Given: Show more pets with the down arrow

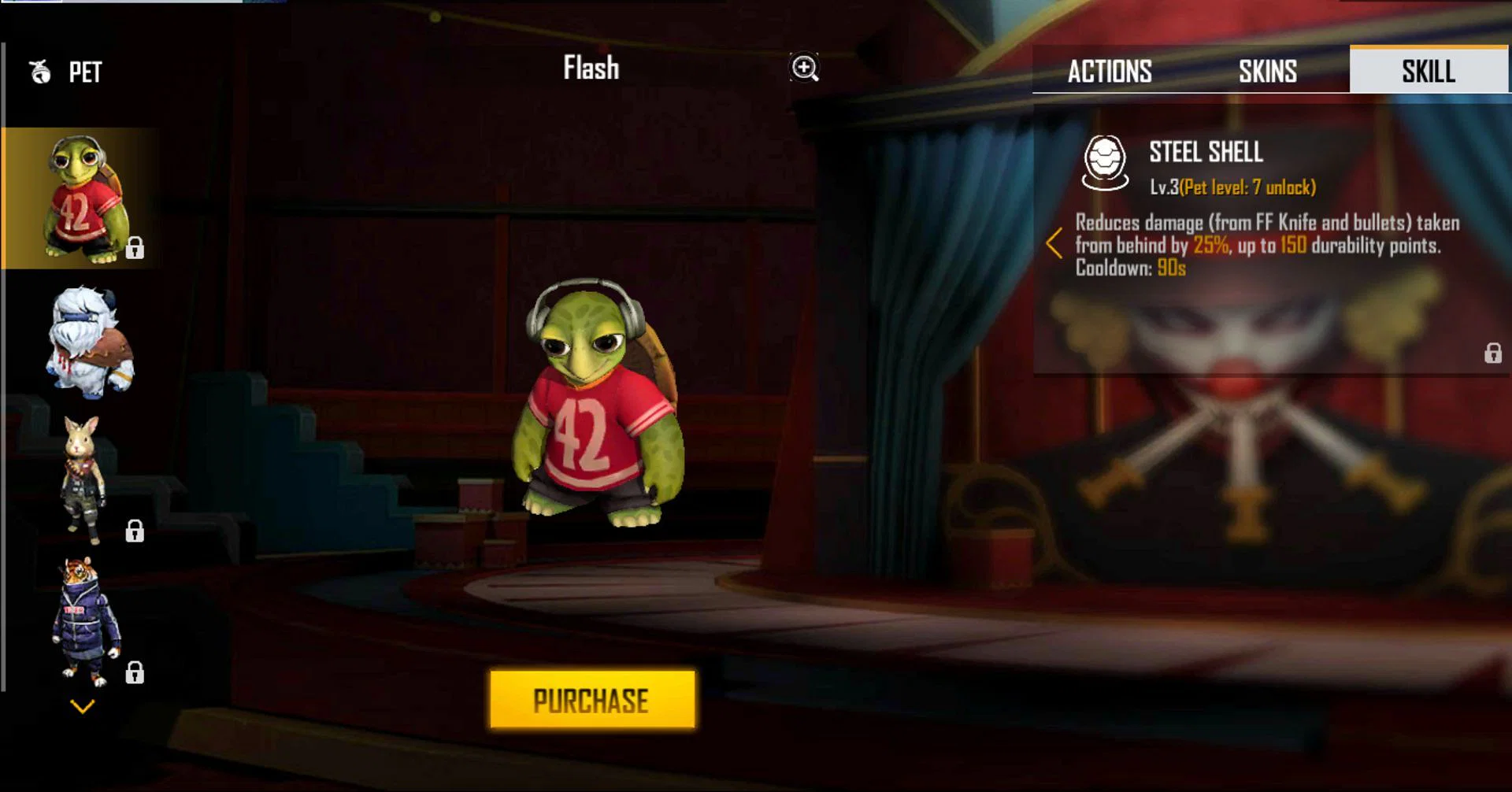Looking at the screenshot, I should [83, 706].
